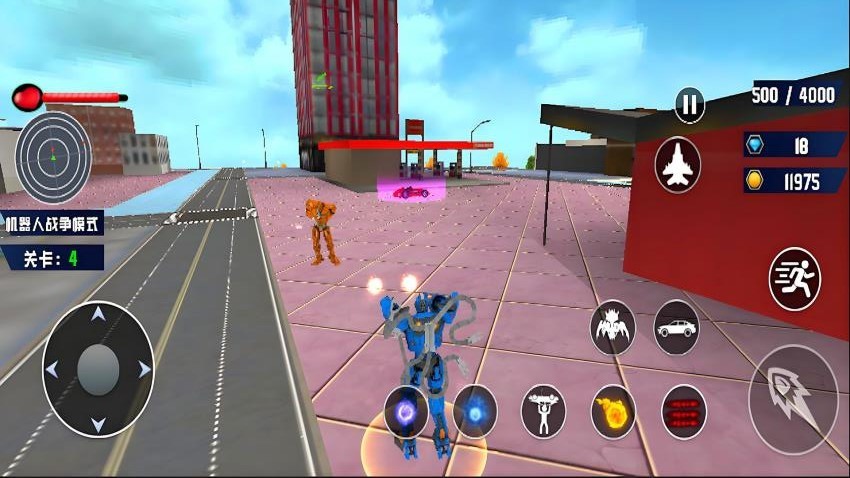Switch to car transformation mode
The width and height of the screenshot is (850, 478).
pyautogui.click(x=677, y=327)
